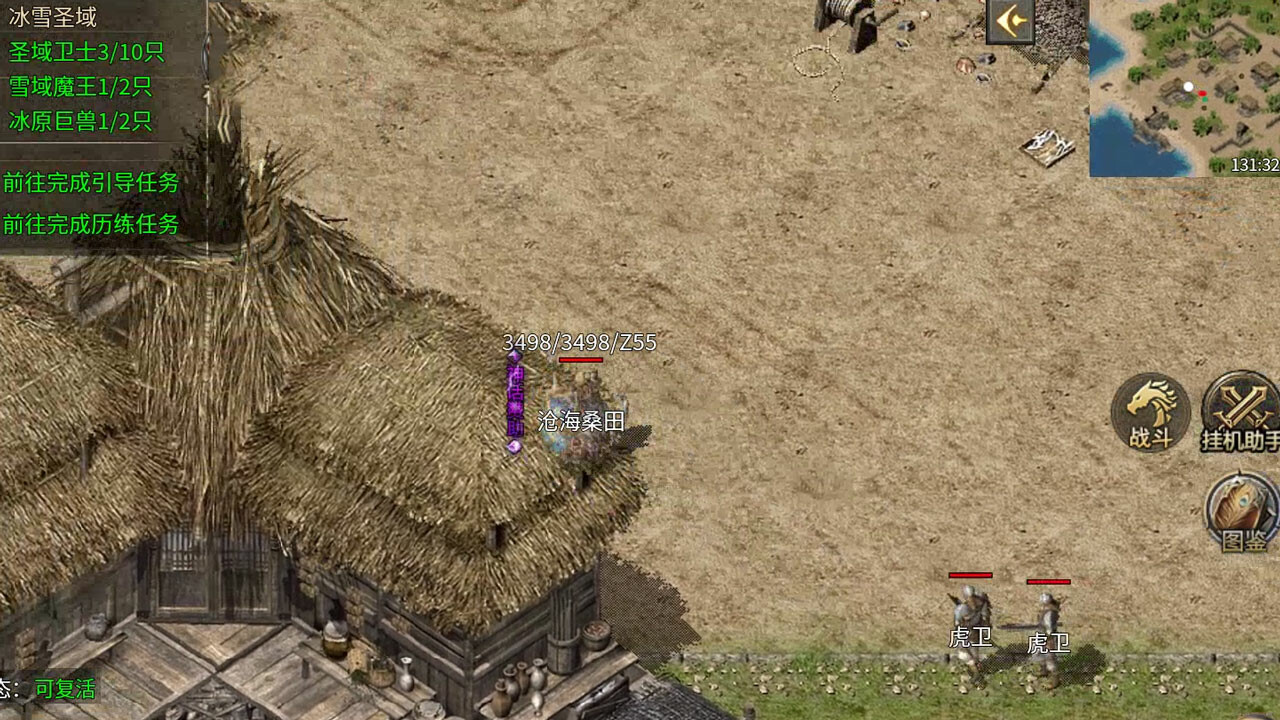The image size is (1280, 720).
Task: Click the golden arrow collapse icon near minimap
Action: click(1009, 24)
